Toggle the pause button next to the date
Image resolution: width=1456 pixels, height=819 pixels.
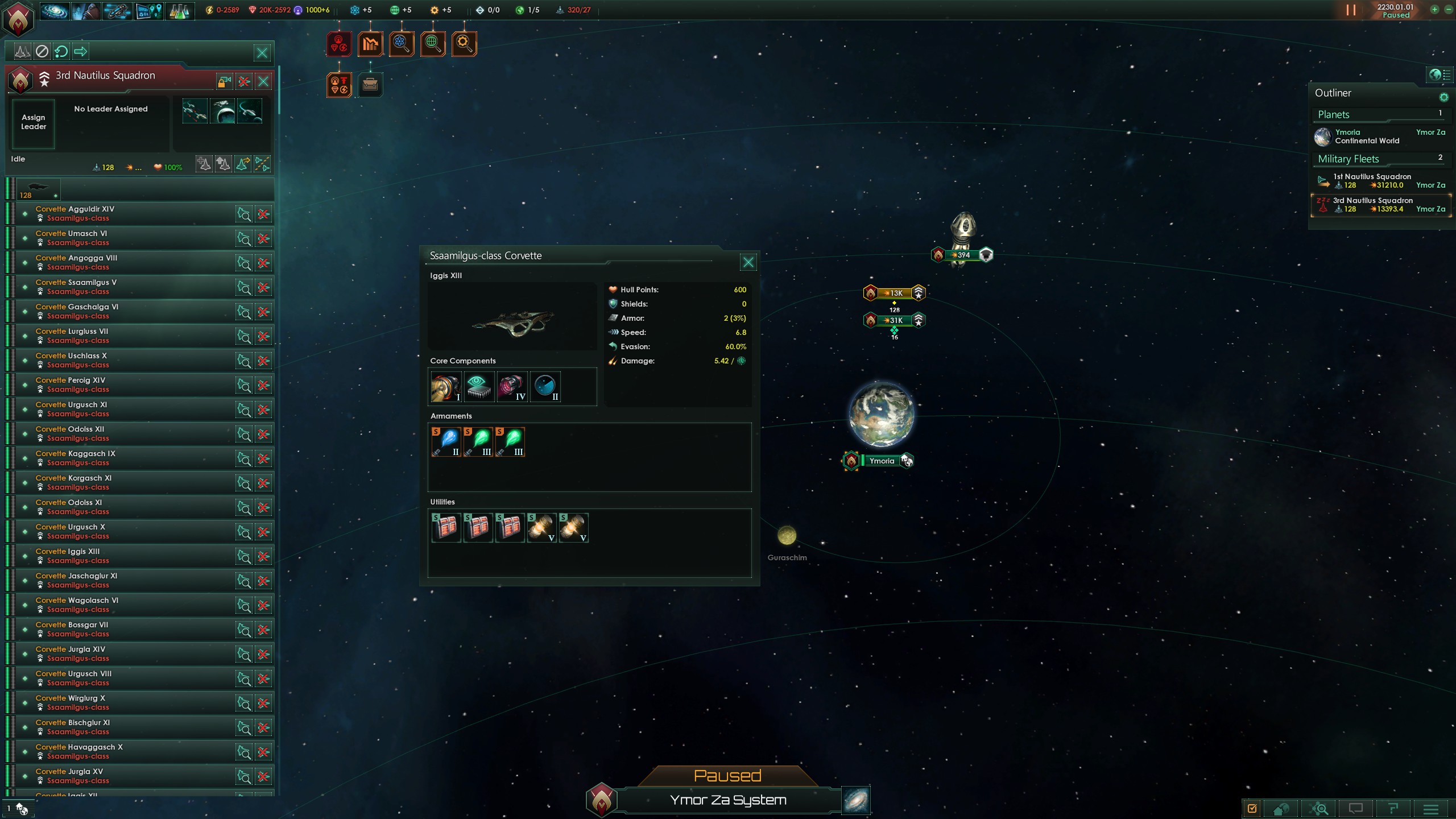coord(1351,10)
